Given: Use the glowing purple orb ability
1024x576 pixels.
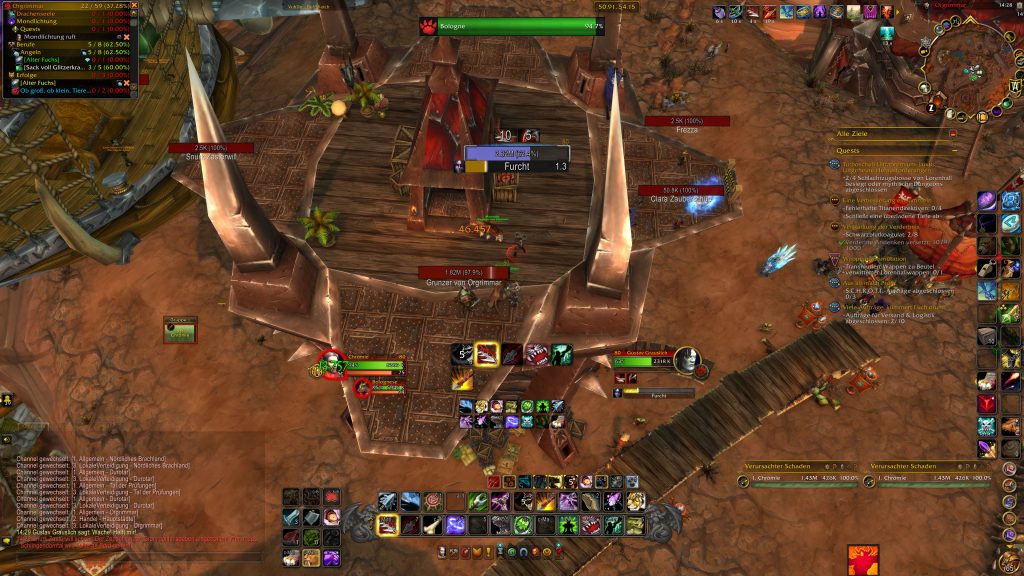Looking at the screenshot, I should point(455,525).
